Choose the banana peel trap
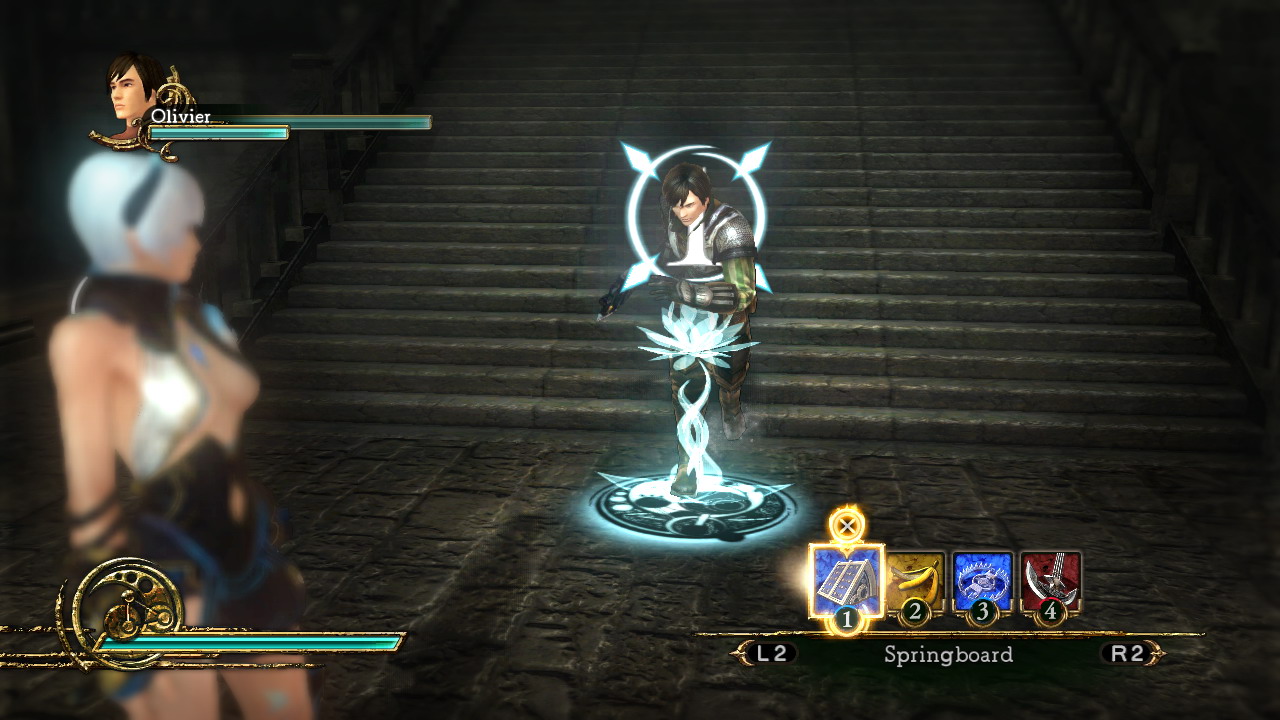Viewport: 1280px width, 720px height. click(x=914, y=581)
